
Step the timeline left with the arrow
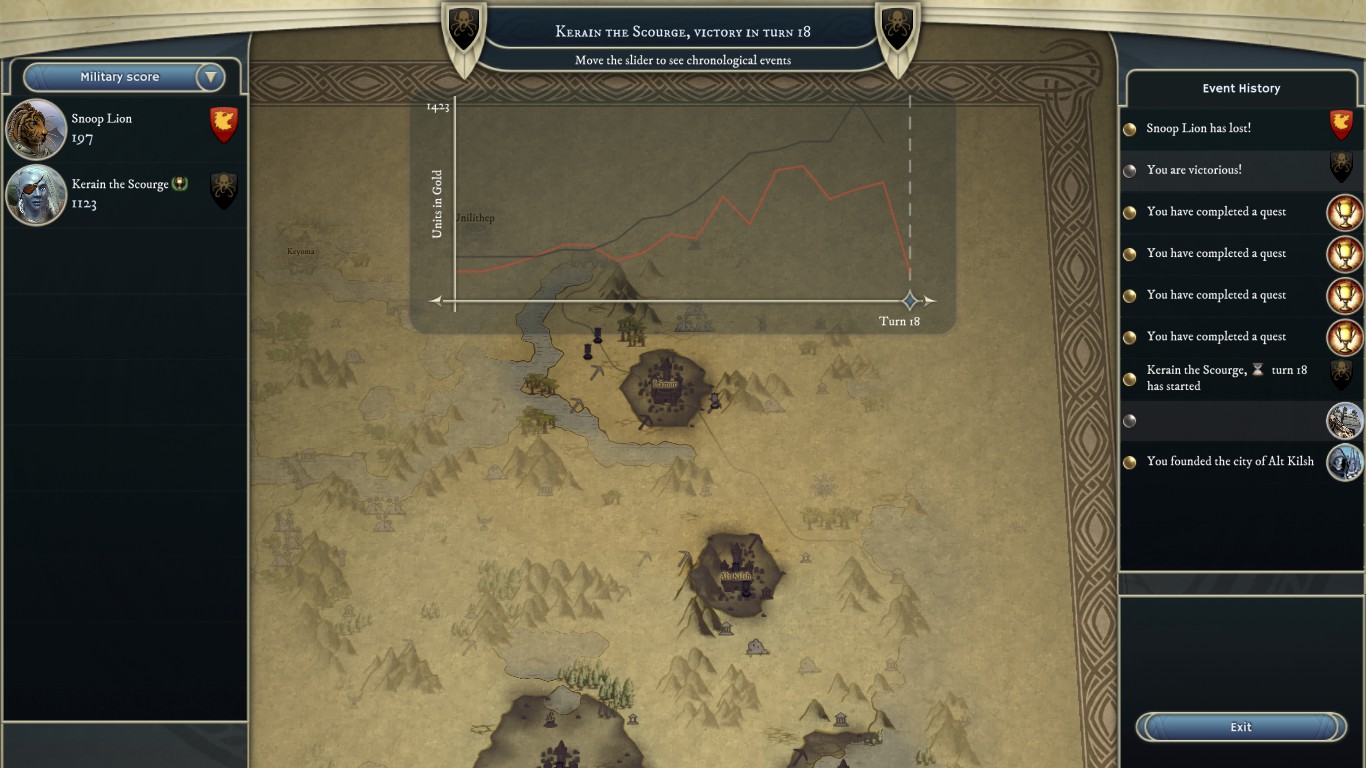point(436,300)
